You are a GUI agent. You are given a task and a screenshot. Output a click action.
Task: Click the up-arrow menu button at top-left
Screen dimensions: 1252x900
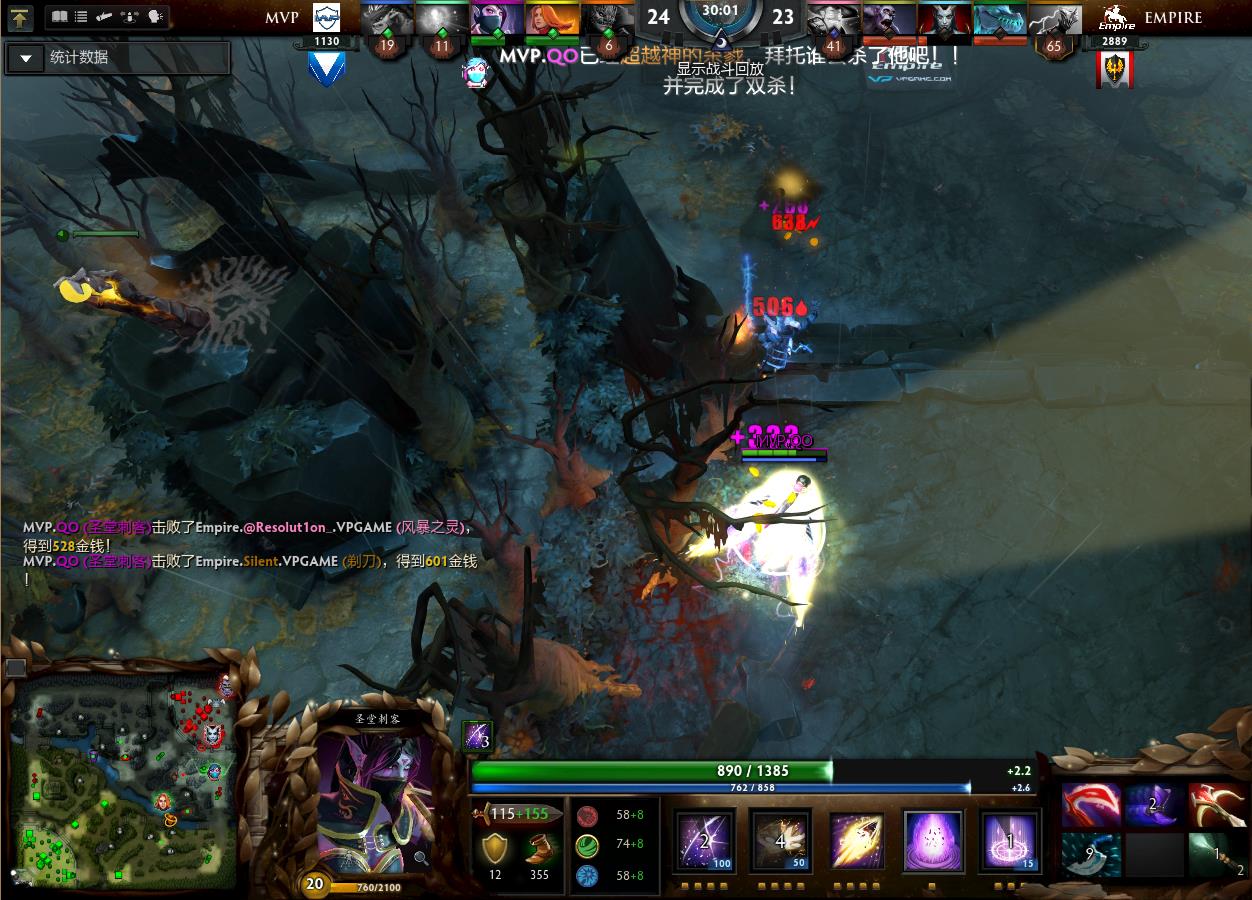(x=21, y=18)
